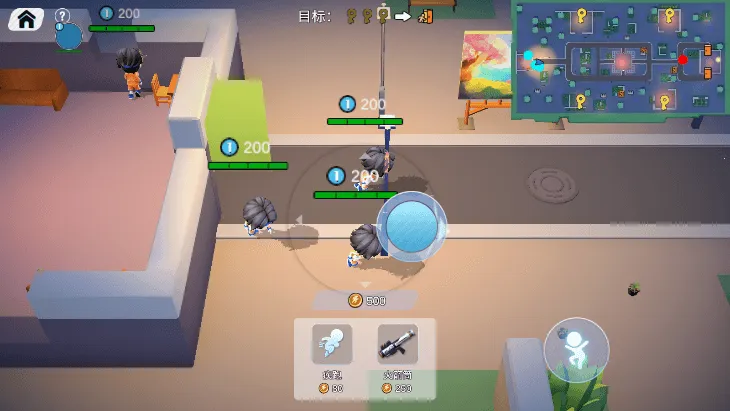The height and width of the screenshot is (411, 730).
Task: Open the question mark help icon
Action: tap(62, 15)
